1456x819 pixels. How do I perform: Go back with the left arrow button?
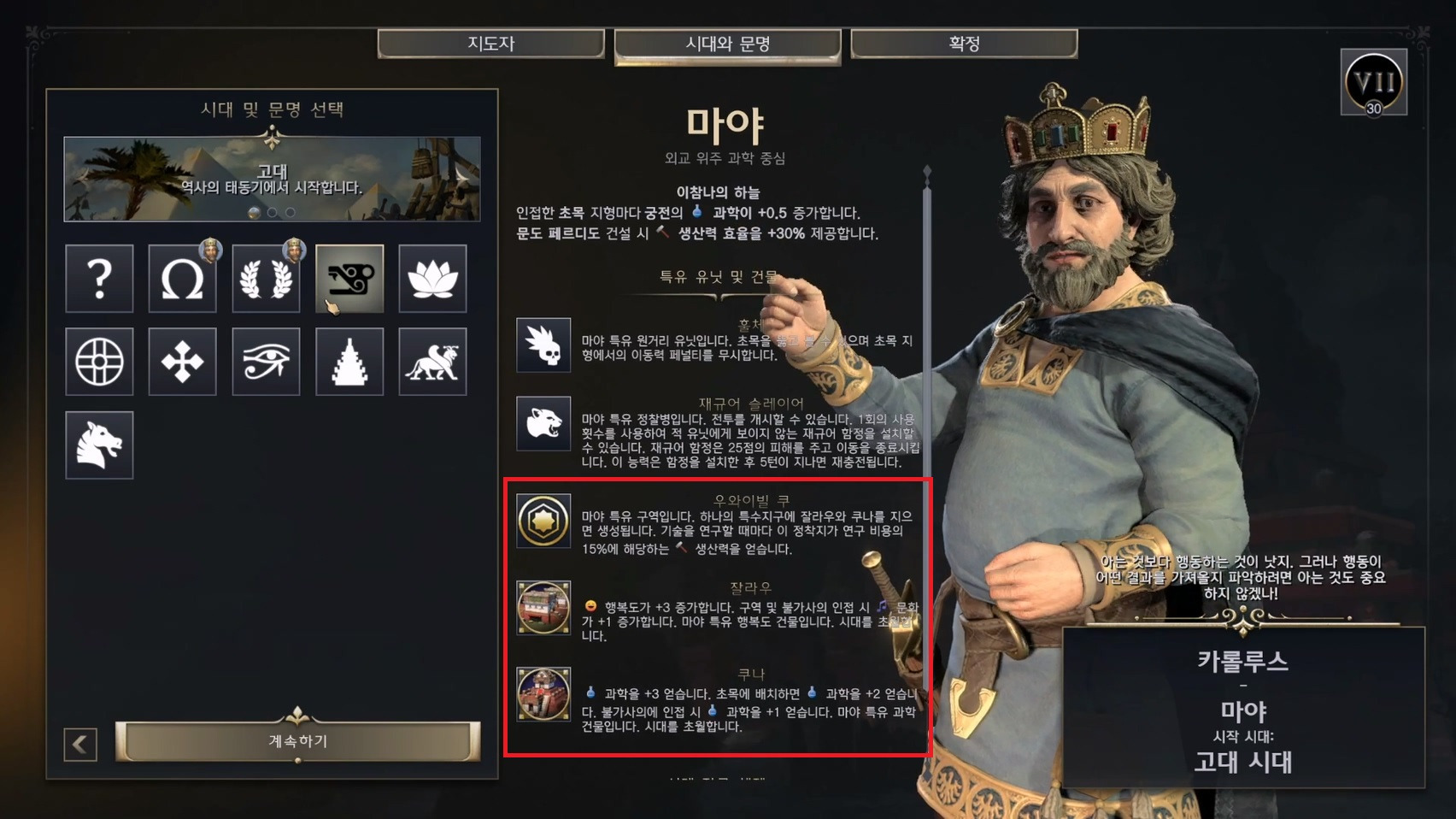coord(80,745)
